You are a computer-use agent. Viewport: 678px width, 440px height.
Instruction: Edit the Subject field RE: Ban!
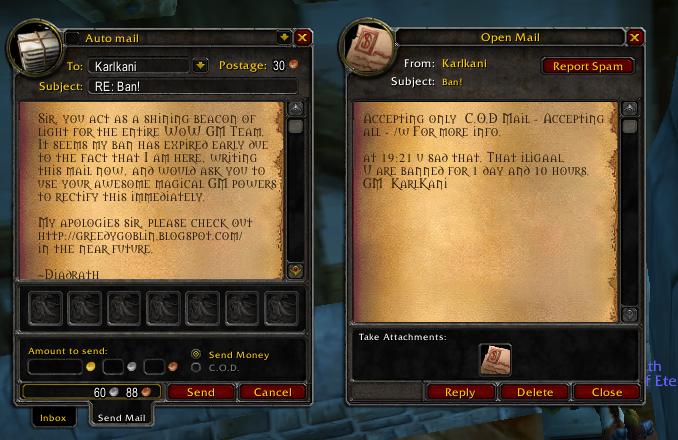(x=180, y=86)
